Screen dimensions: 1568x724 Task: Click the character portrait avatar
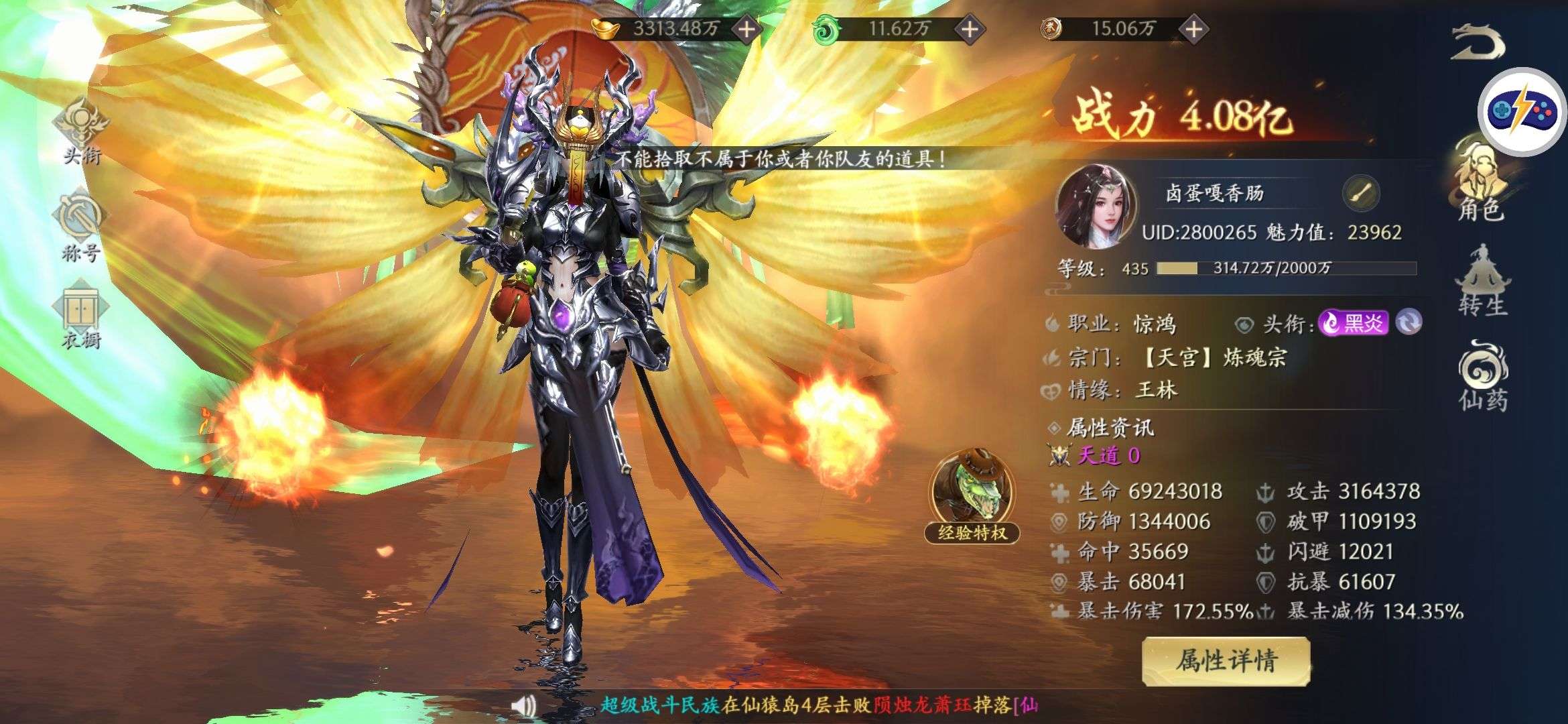tap(1096, 206)
